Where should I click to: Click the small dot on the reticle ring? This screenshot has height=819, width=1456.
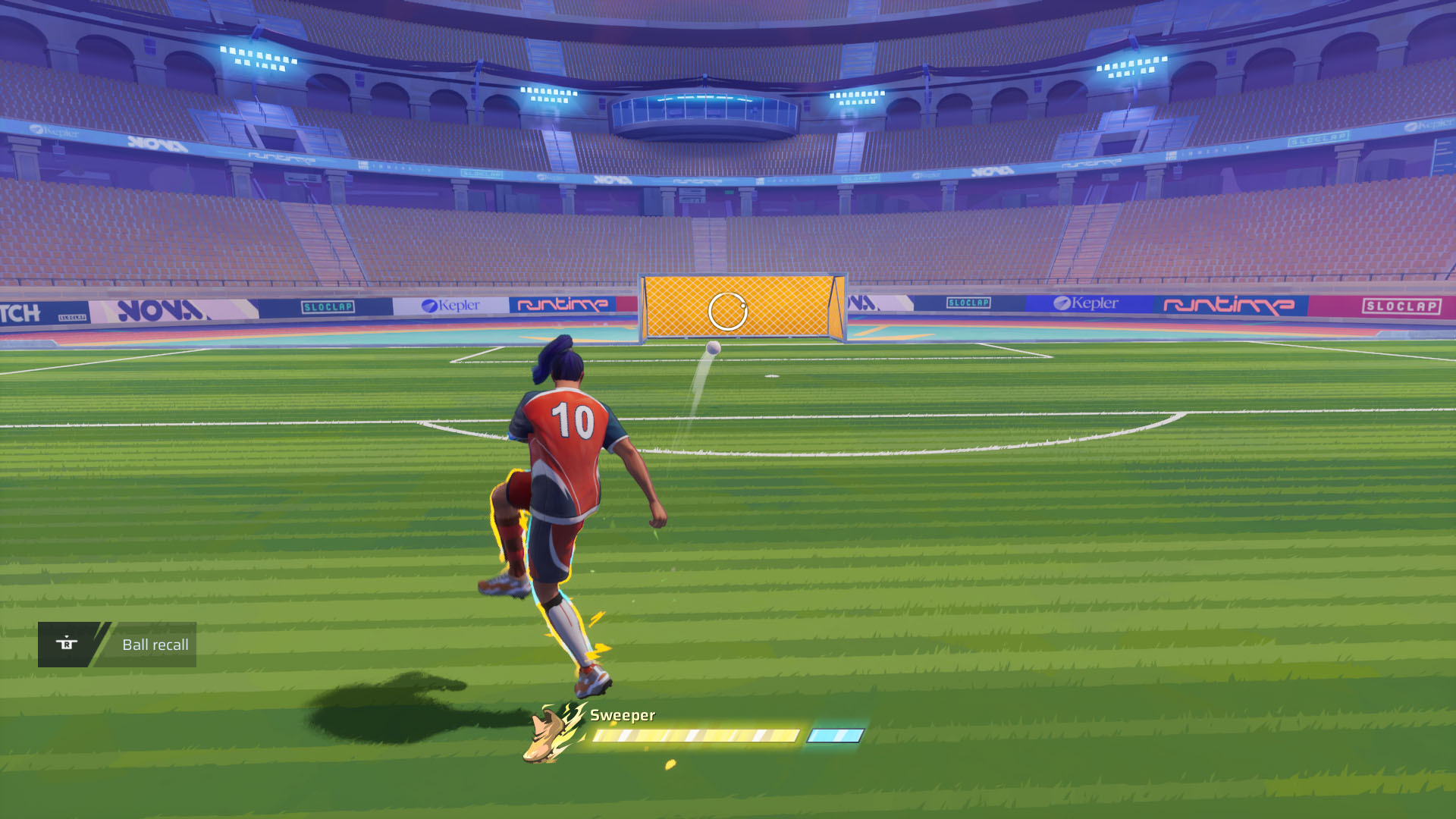coord(743,306)
